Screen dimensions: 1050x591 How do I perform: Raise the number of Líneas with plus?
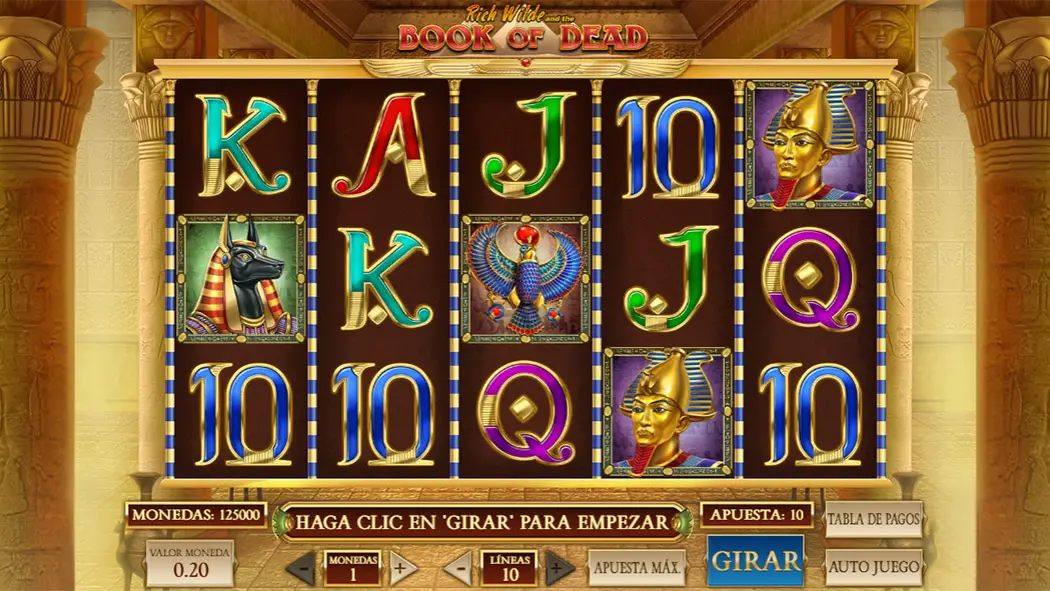(560, 568)
